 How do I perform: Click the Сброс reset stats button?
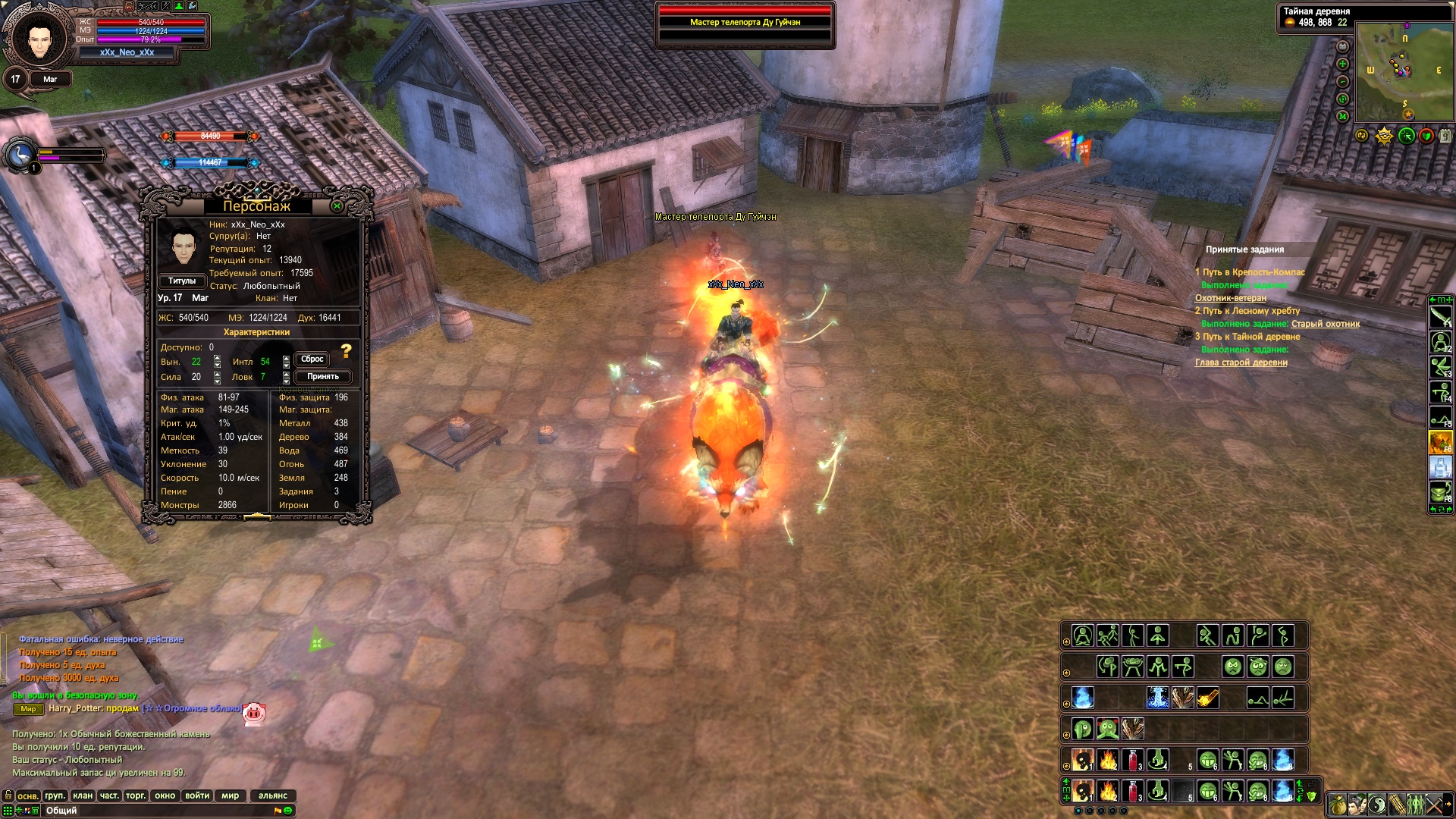pyautogui.click(x=312, y=359)
